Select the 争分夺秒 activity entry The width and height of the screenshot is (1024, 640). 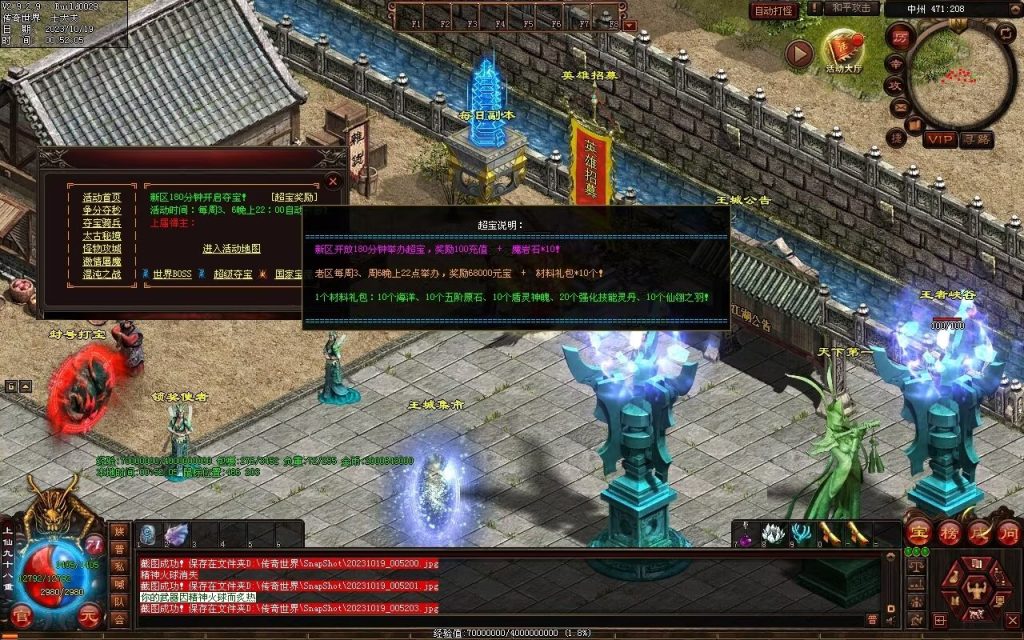[101, 210]
